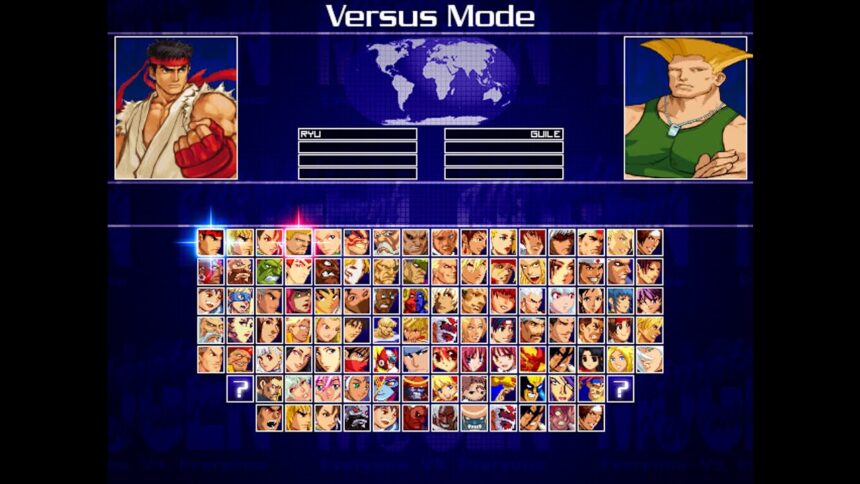Click Guile's large player two portrait

pos(685,108)
